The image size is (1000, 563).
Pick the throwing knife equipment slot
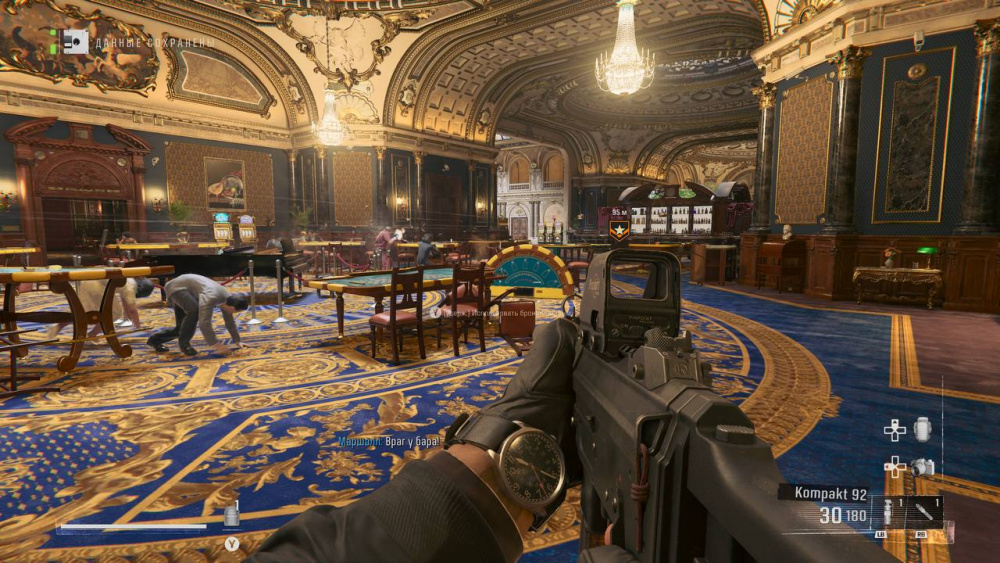click(924, 512)
